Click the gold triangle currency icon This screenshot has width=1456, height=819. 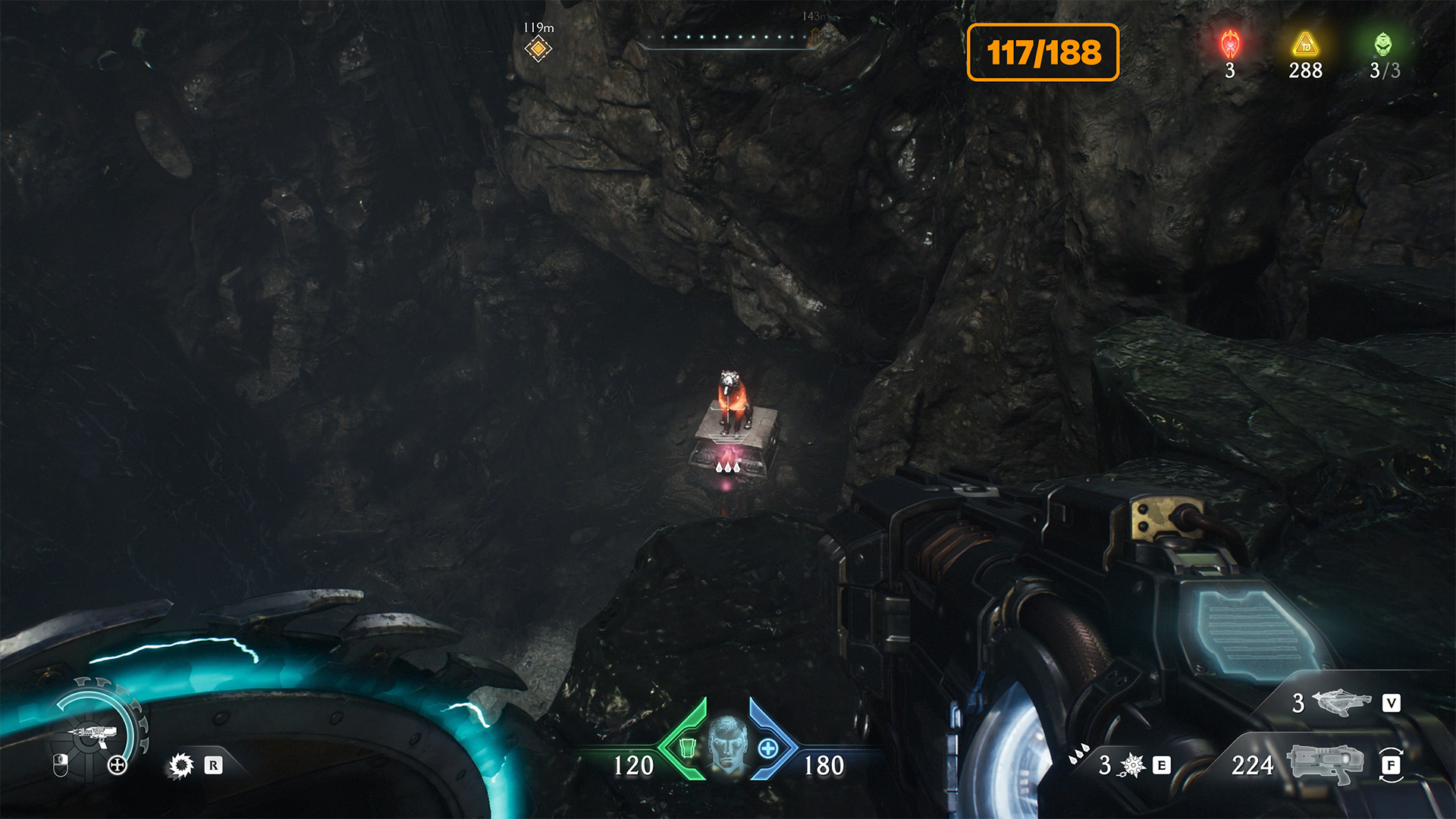(x=1305, y=45)
